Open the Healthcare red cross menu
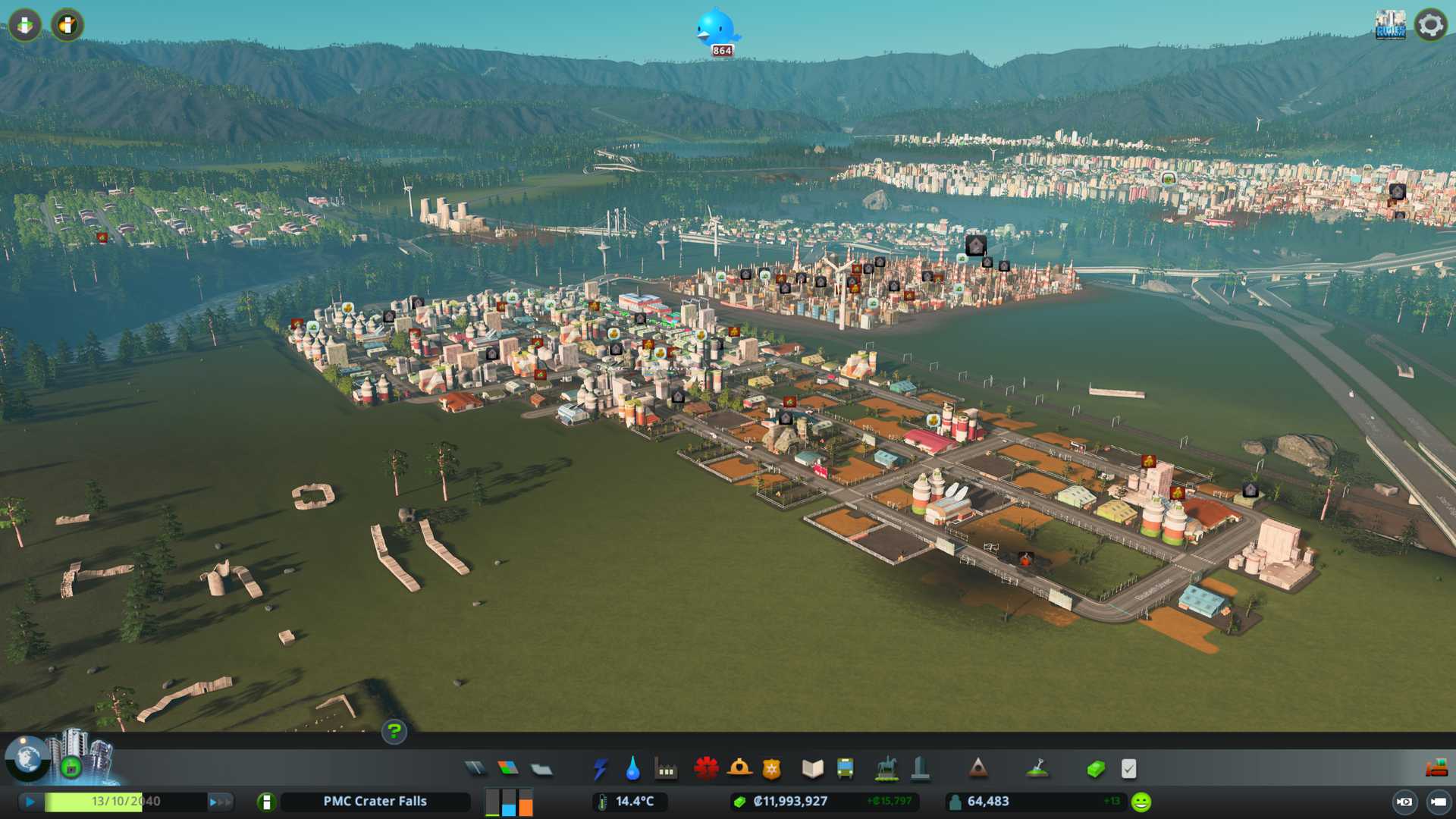Image resolution: width=1456 pixels, height=819 pixels. [x=706, y=769]
